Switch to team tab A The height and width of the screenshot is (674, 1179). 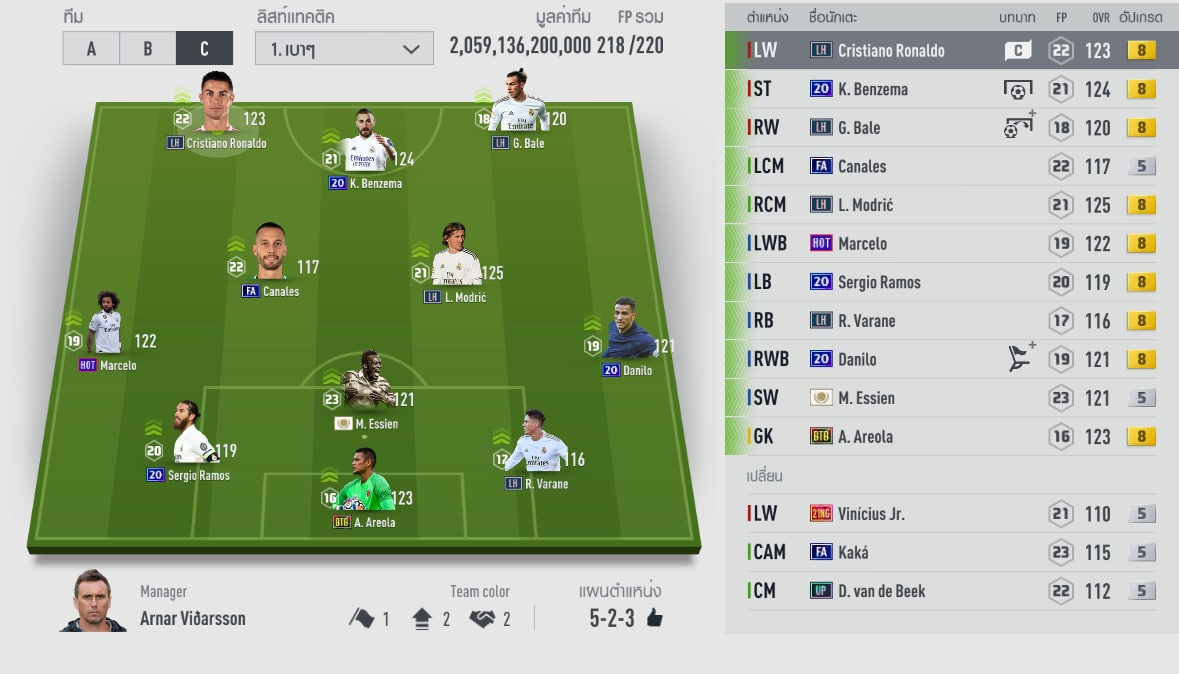pyautogui.click(x=91, y=48)
